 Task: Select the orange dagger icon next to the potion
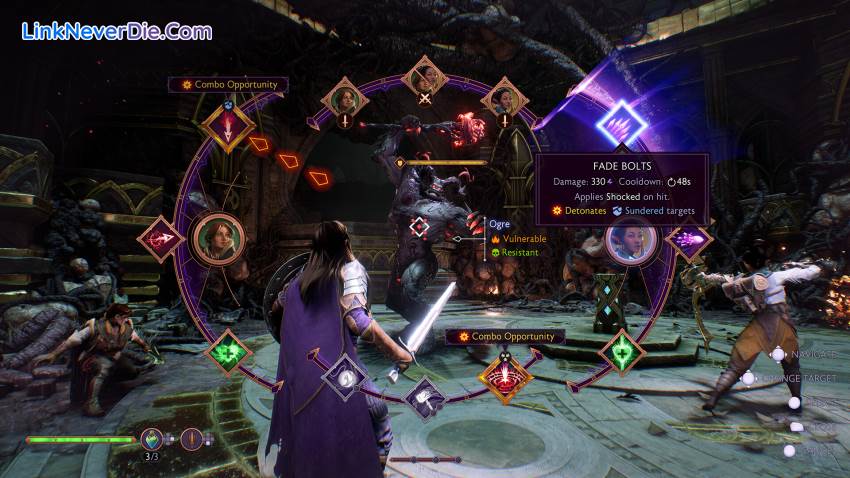(190, 438)
